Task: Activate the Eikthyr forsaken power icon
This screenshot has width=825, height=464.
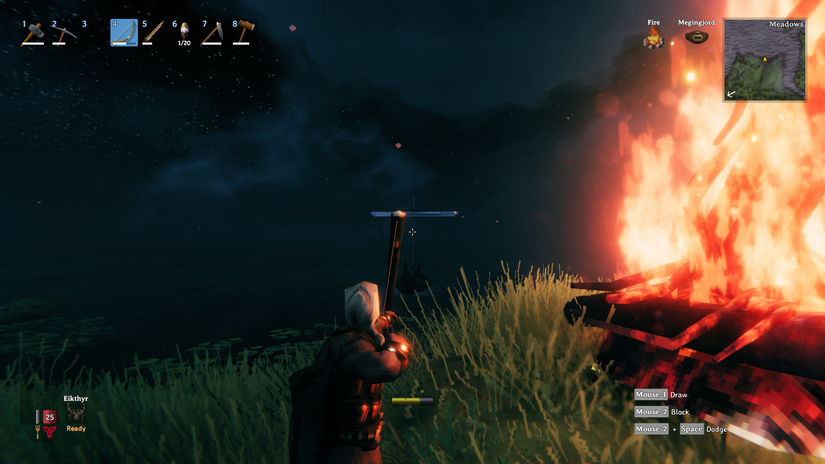Action: click(76, 413)
